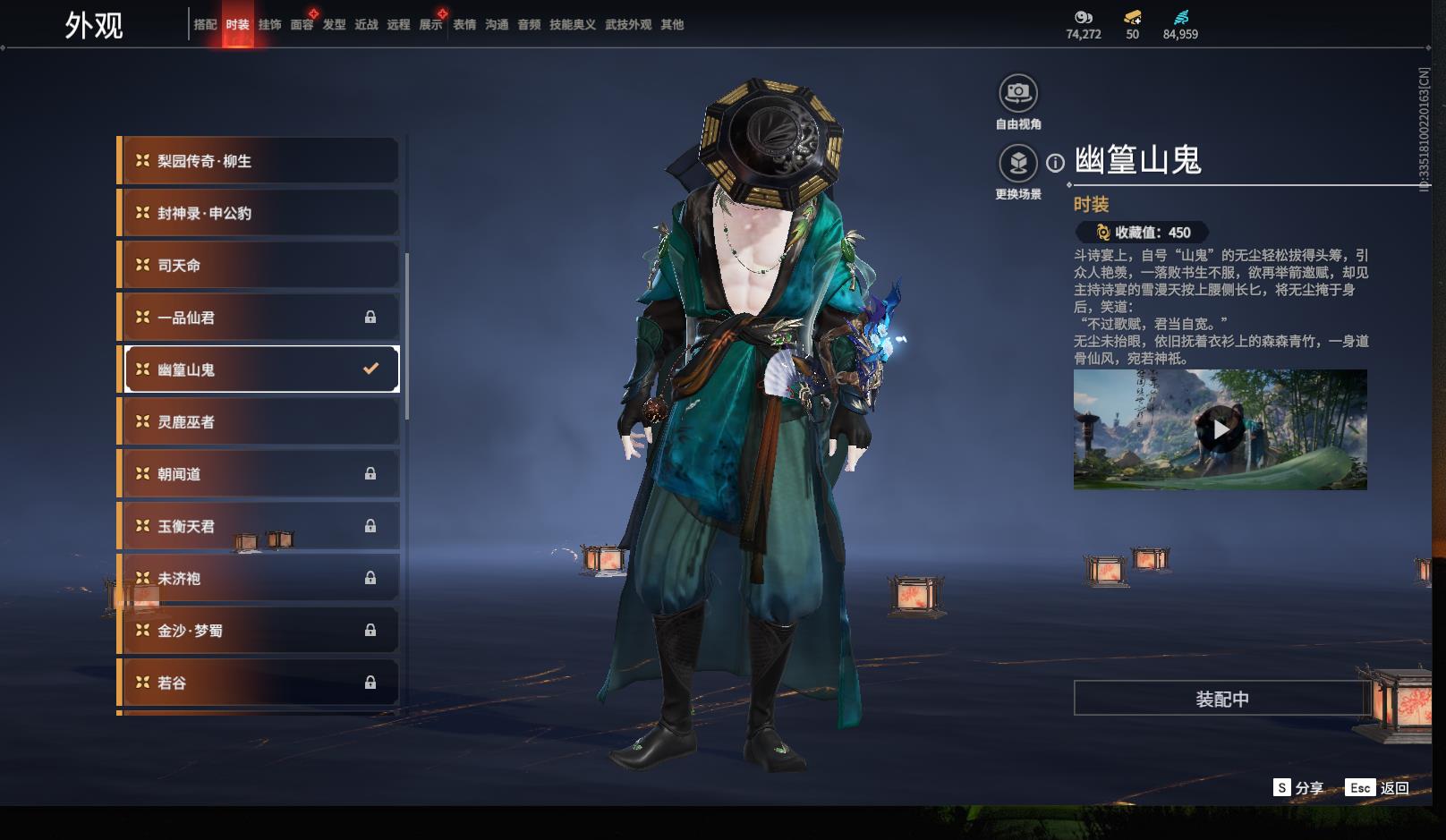
Task: Open the 技能奥义 tab
Action: pyautogui.click(x=572, y=25)
